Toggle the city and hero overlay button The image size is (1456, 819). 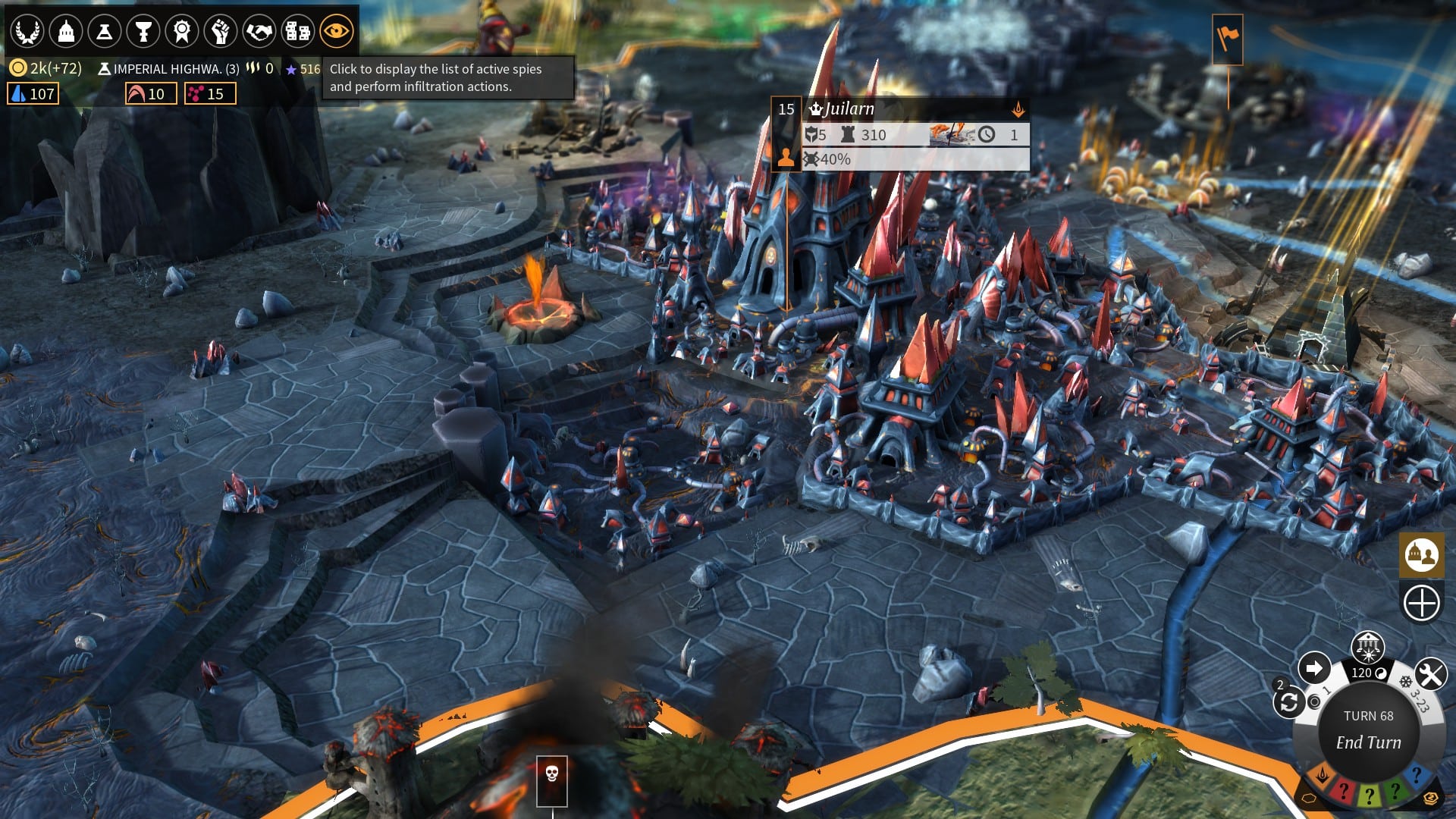(x=1421, y=555)
